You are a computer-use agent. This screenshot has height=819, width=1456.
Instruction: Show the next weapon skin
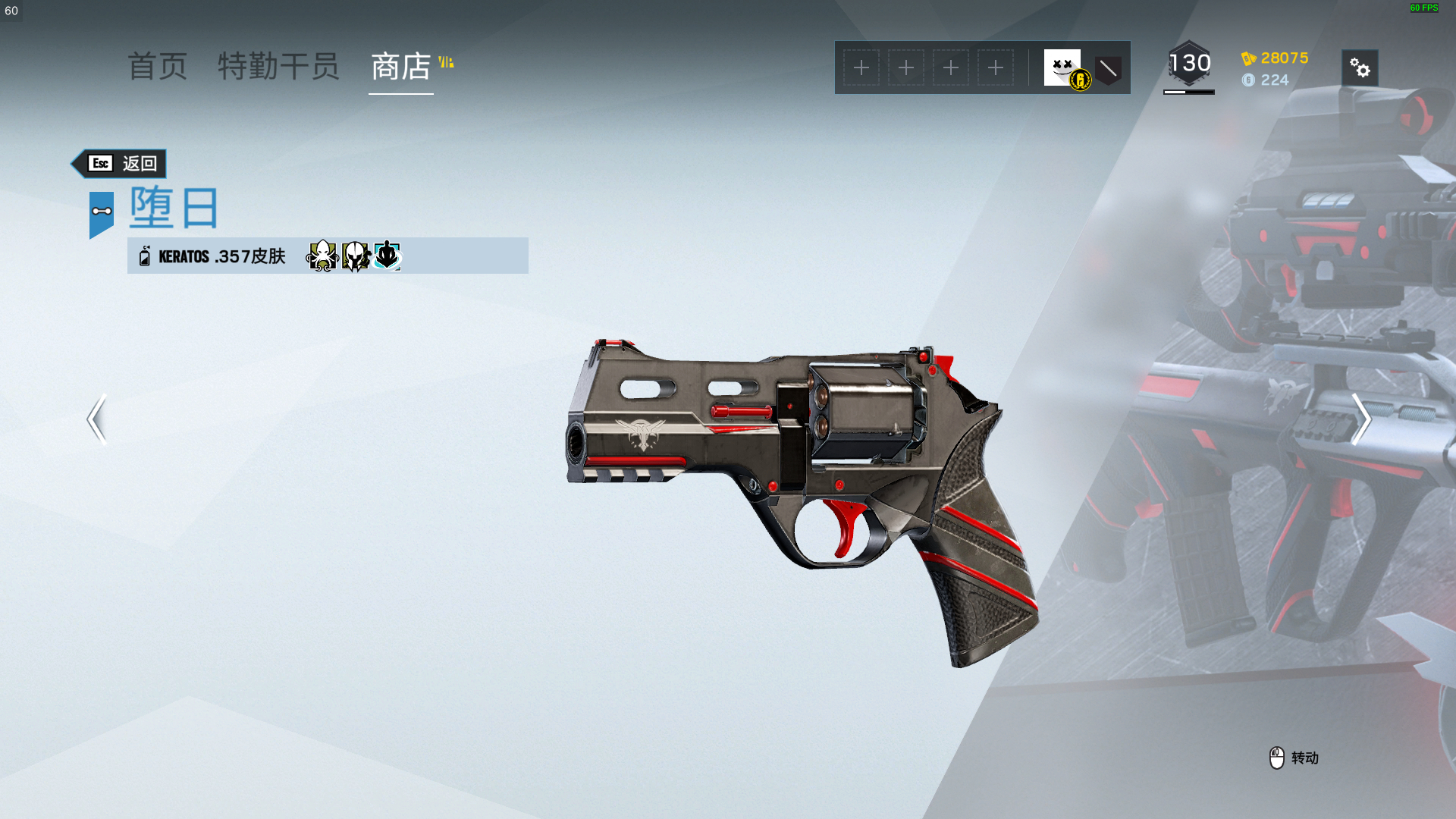point(1361,419)
